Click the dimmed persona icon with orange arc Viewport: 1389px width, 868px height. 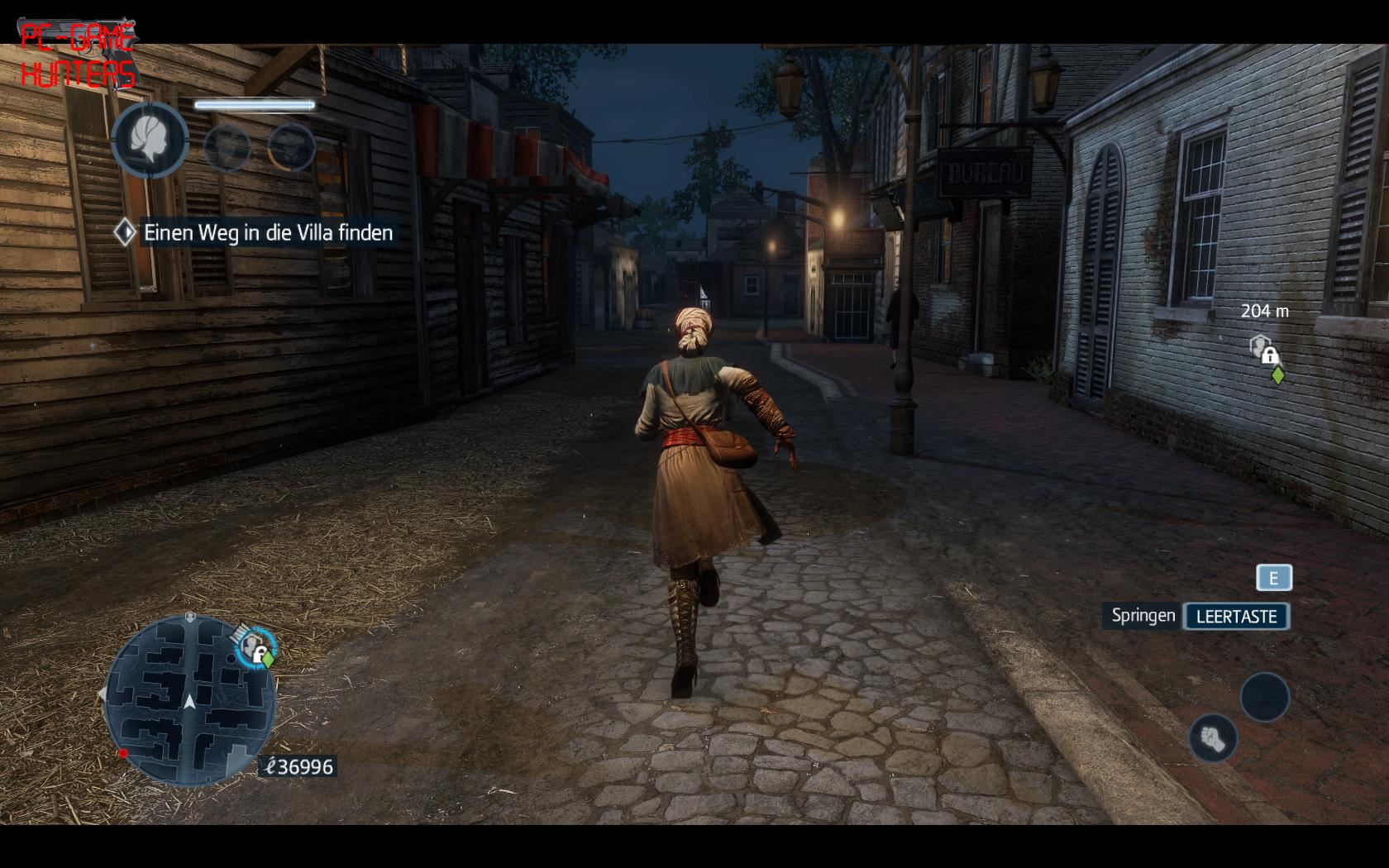pyautogui.click(x=292, y=147)
